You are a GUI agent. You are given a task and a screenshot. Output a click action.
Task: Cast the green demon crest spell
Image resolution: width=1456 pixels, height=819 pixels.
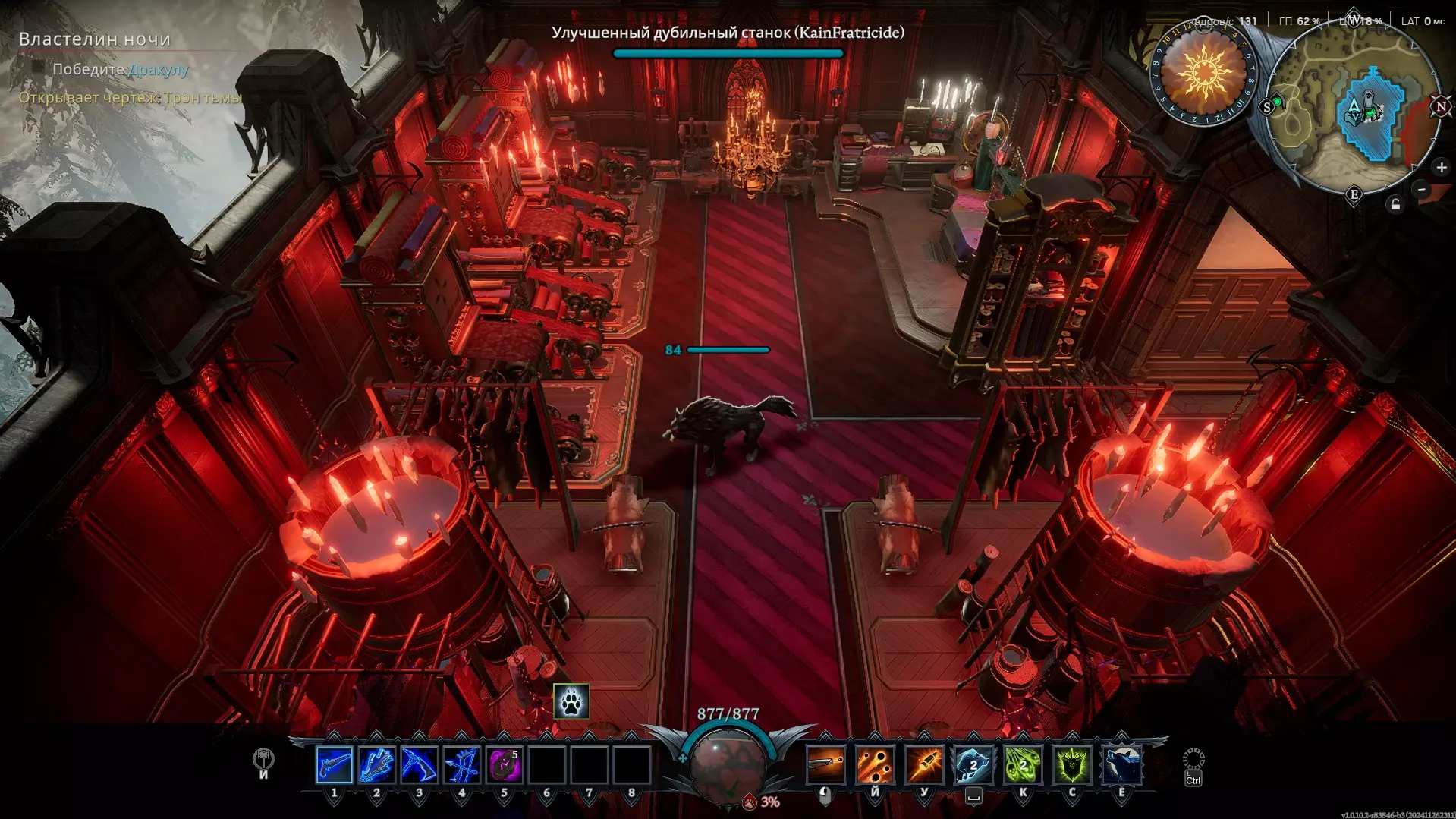[x=1072, y=764]
